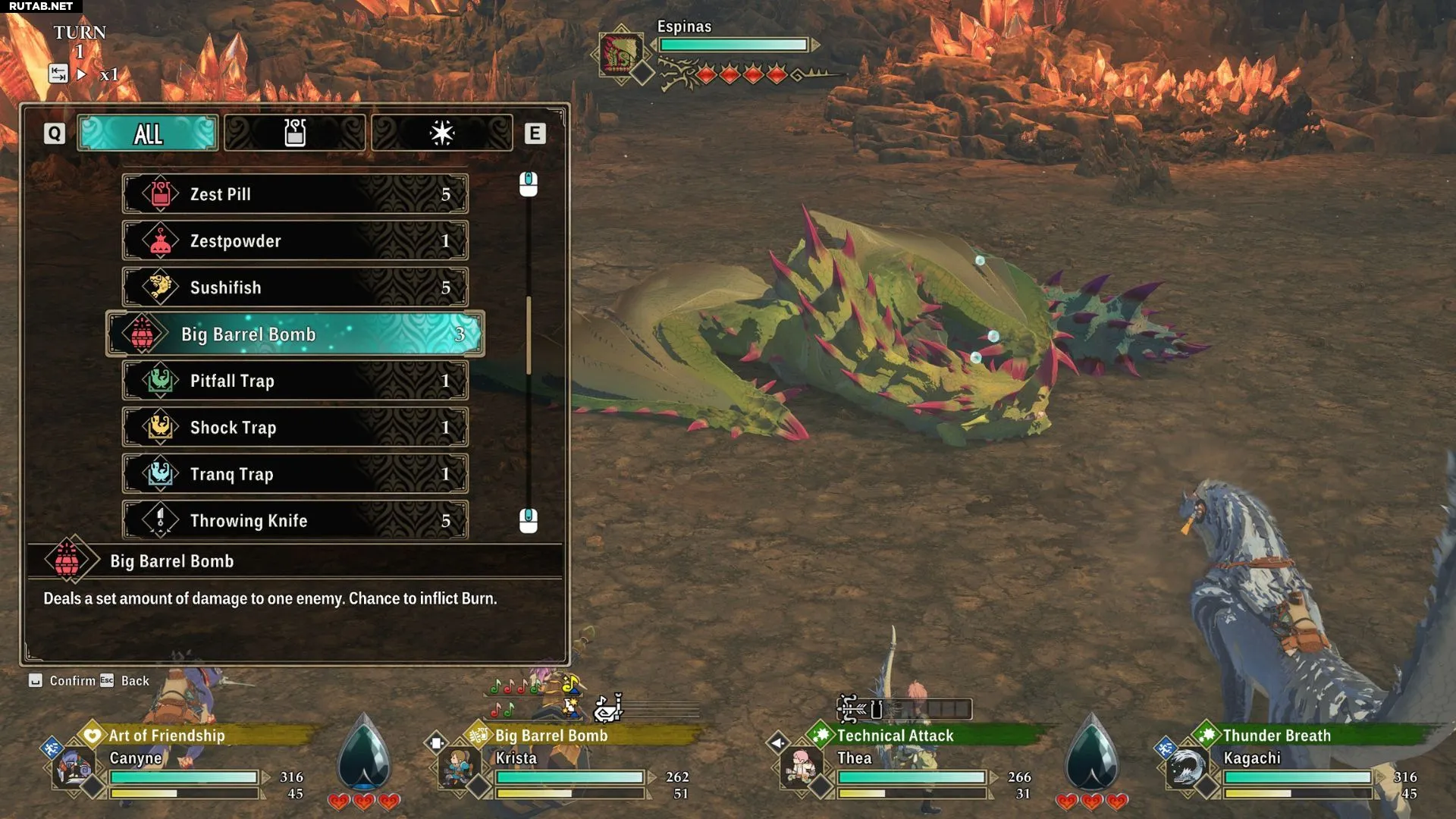Choose Zest Pill from the item list

coord(295,194)
